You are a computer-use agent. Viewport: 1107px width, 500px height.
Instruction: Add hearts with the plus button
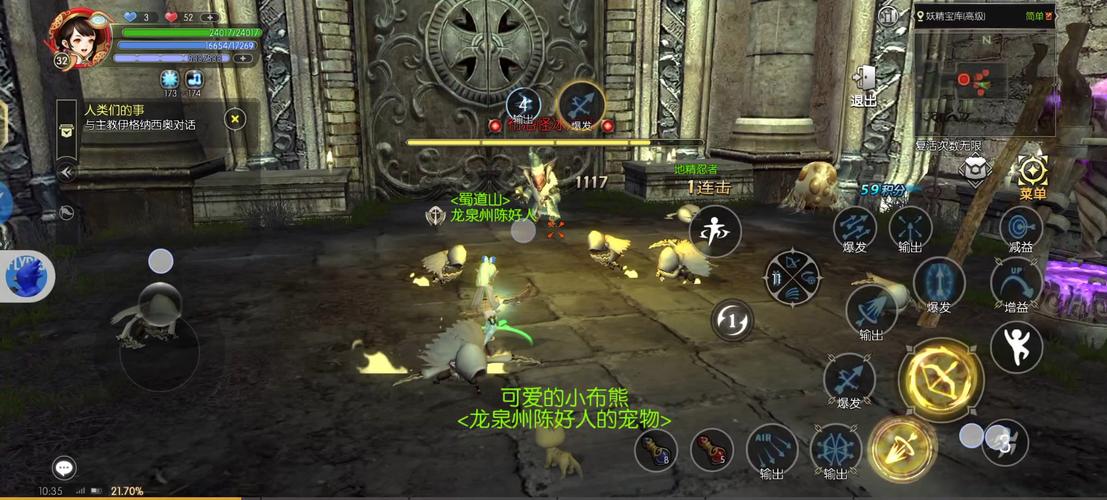(x=210, y=17)
